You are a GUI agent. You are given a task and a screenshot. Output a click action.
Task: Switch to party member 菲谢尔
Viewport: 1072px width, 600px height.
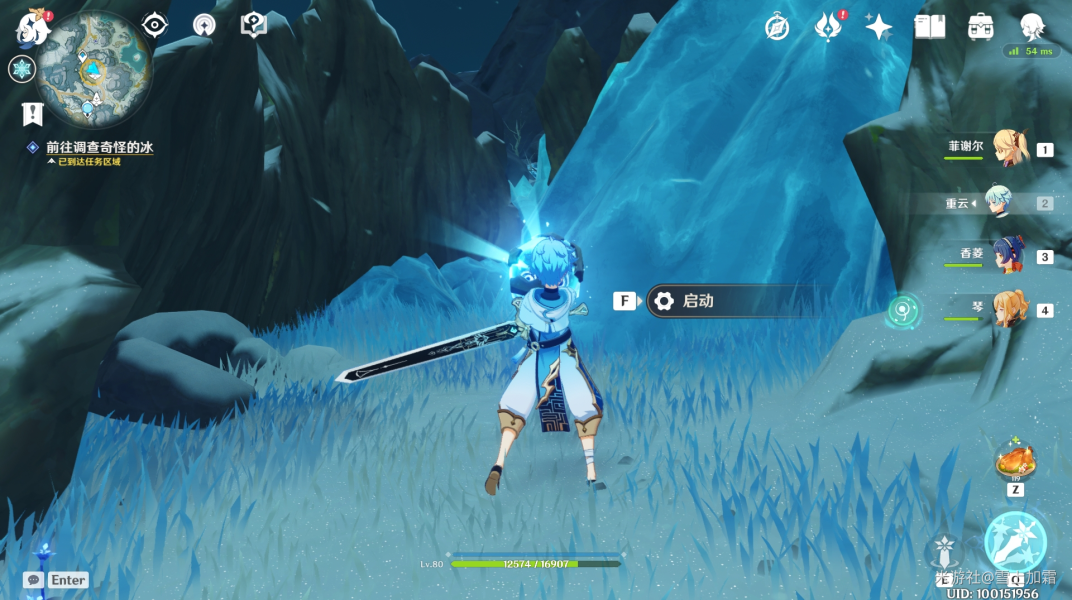point(1008,148)
